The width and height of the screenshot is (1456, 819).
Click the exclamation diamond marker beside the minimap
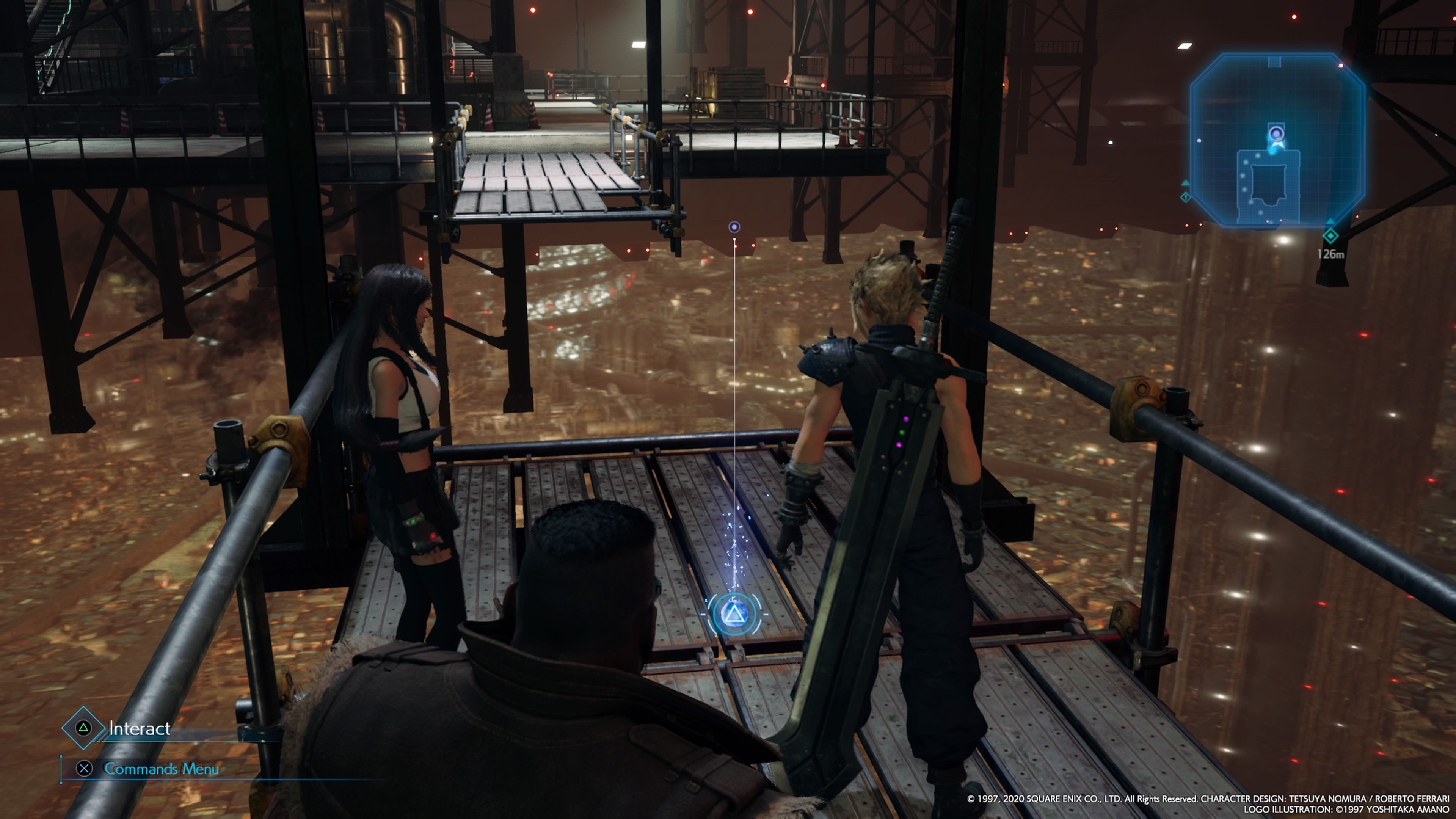point(1185,198)
